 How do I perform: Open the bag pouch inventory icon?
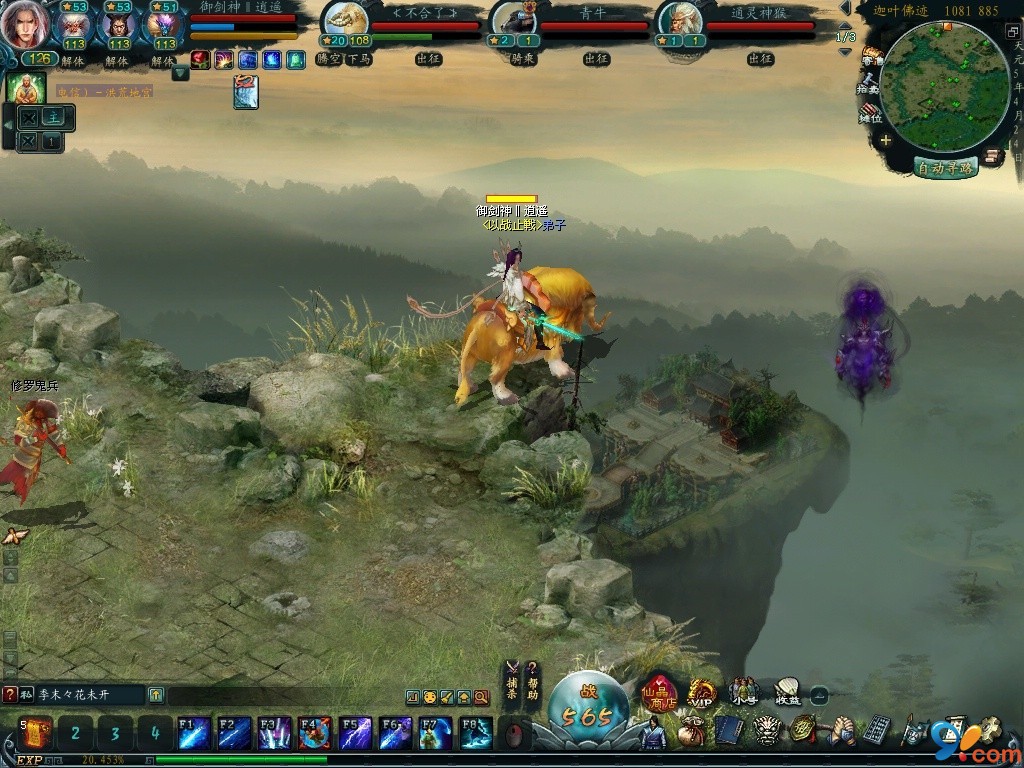click(691, 731)
